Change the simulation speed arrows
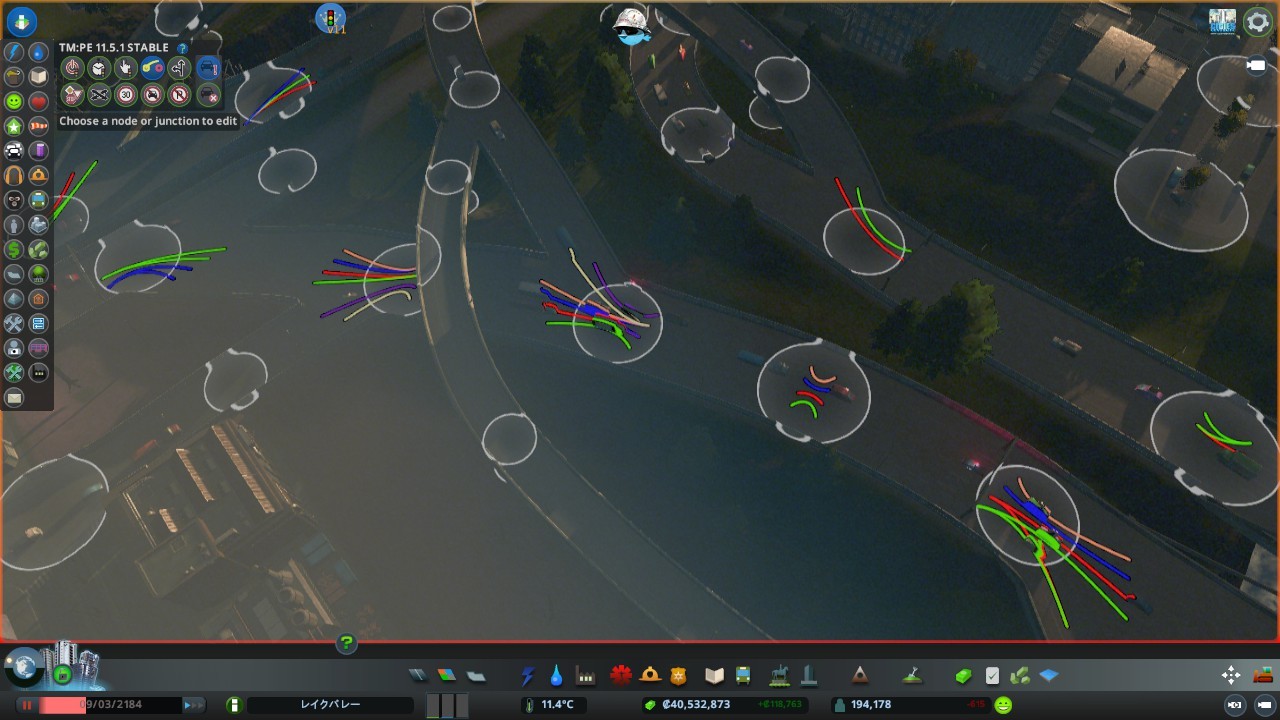This screenshot has width=1280, height=720. (194, 705)
